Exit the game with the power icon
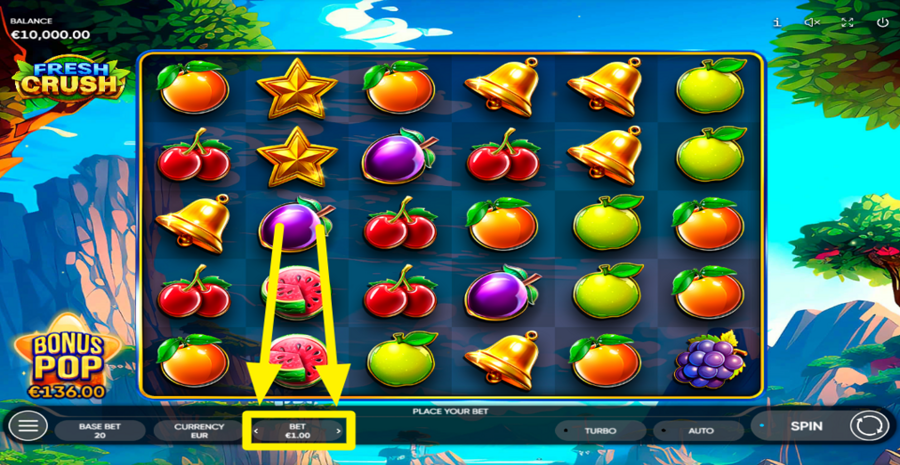 (x=881, y=22)
